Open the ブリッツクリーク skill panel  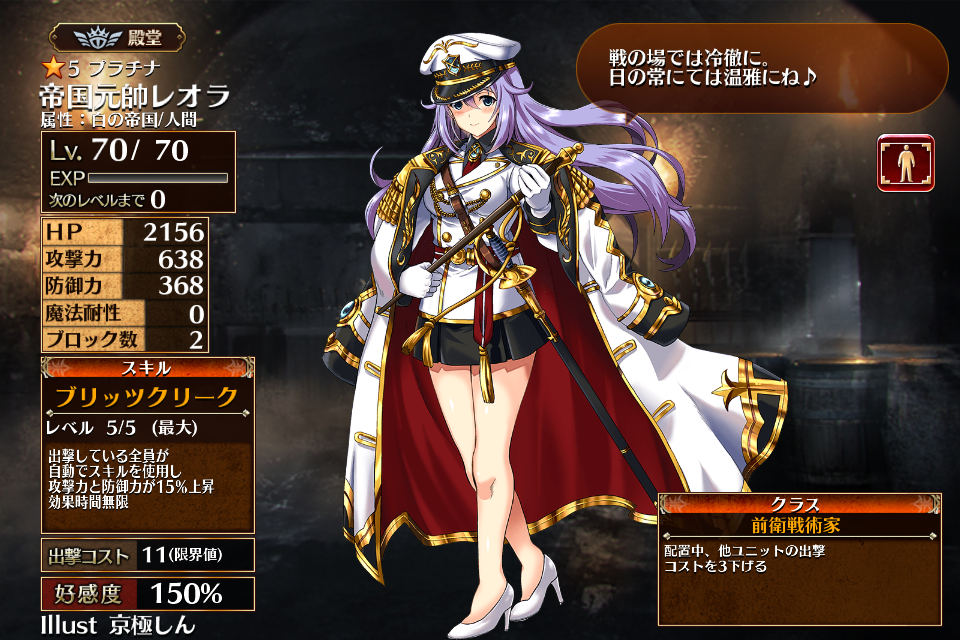click(147, 397)
